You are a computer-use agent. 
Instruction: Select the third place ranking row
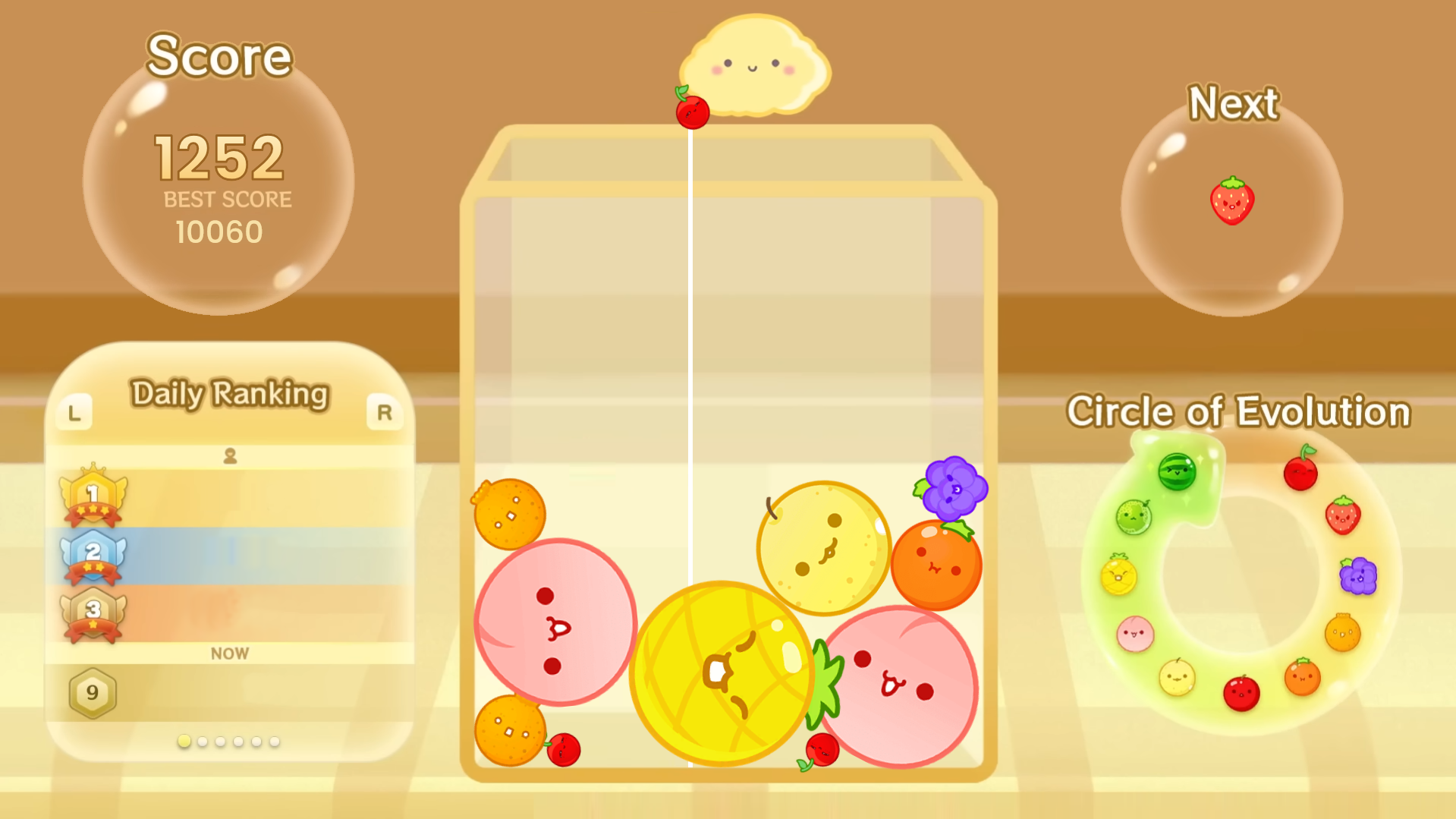230,613
